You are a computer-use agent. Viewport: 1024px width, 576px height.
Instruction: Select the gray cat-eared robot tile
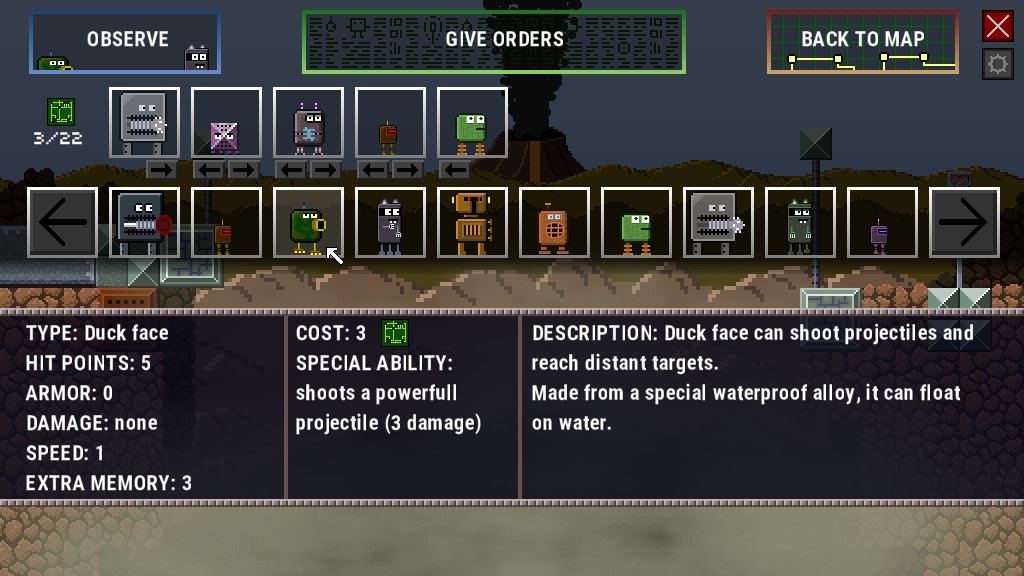click(390, 222)
